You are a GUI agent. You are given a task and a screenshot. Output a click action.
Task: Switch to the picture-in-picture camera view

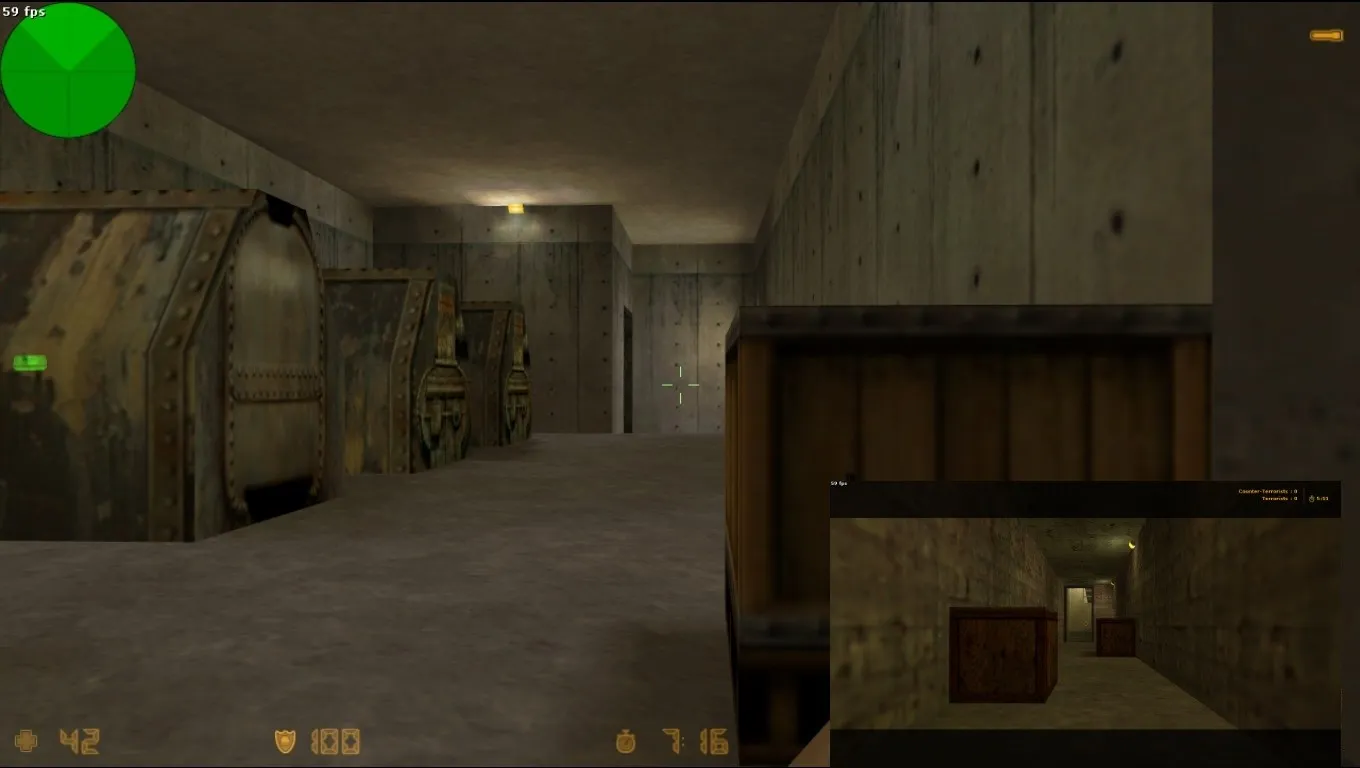(1085, 620)
